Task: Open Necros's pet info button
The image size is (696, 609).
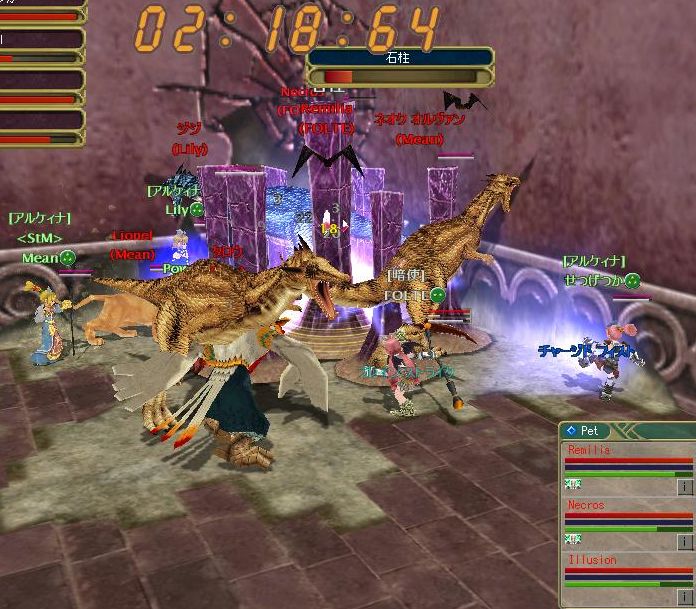Action: click(685, 541)
